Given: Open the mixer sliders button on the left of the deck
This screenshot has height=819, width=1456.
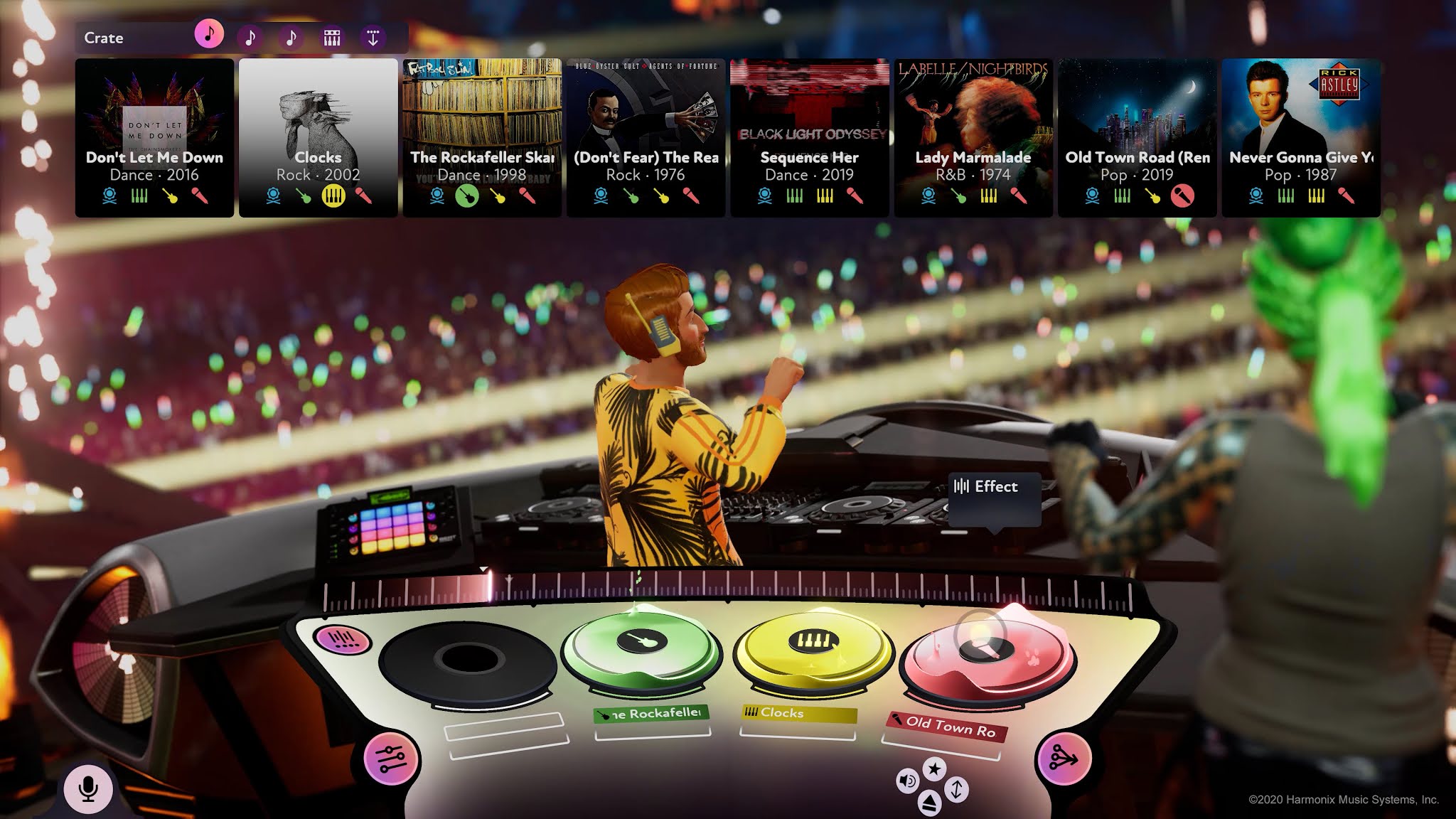Looking at the screenshot, I should tap(390, 758).
